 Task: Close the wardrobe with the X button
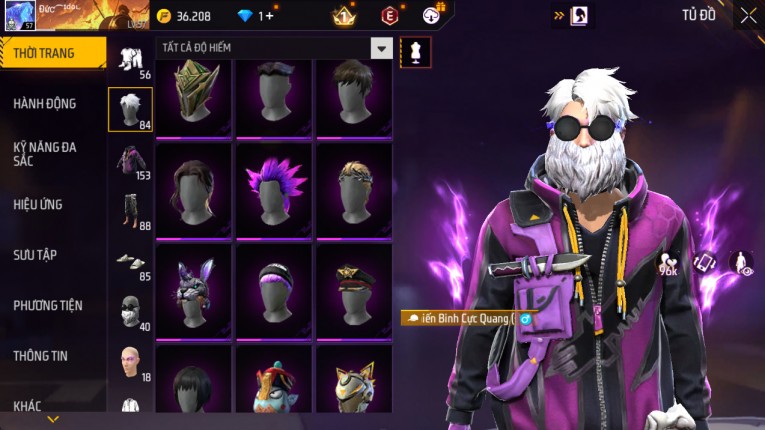pos(748,15)
